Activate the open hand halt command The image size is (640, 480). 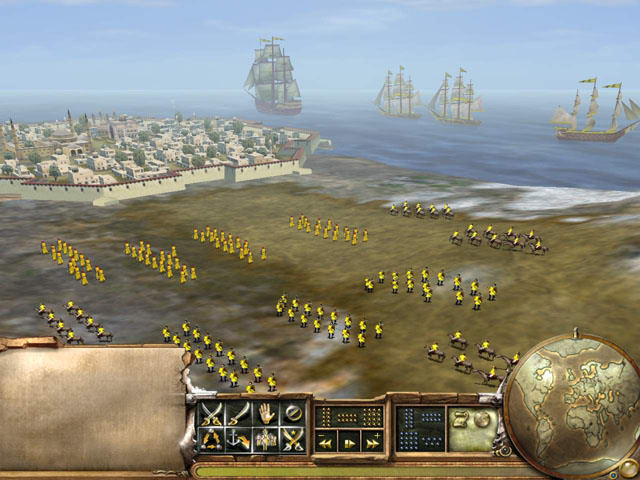coord(265,412)
